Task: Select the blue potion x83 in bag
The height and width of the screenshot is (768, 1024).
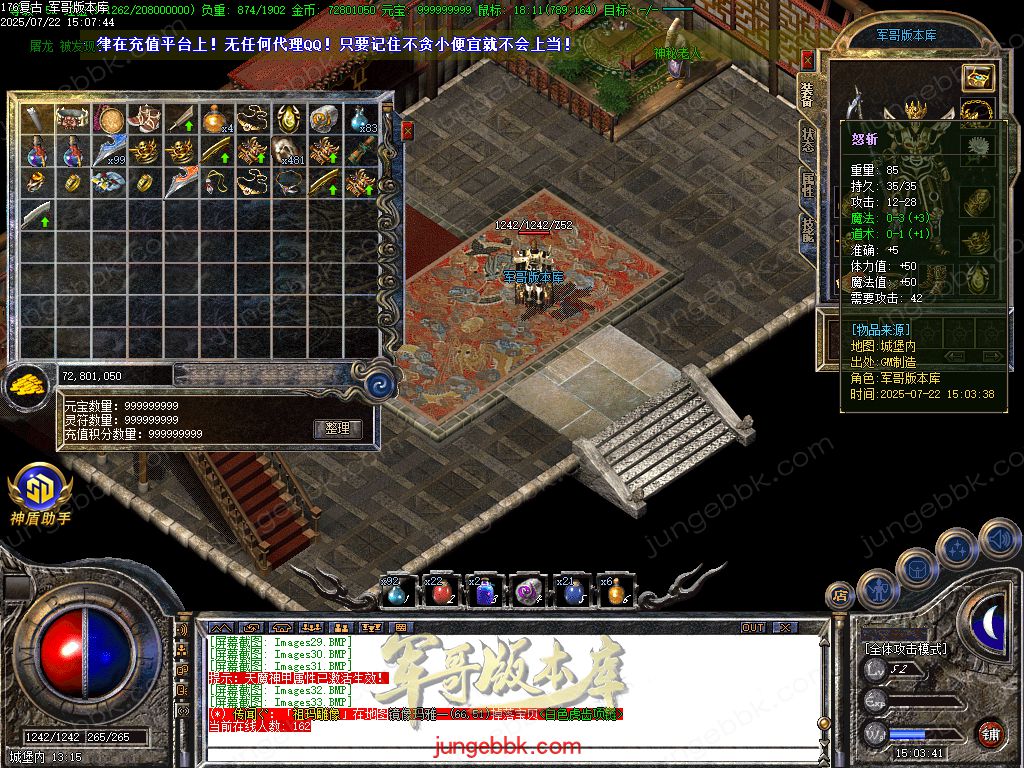Action: [359, 119]
